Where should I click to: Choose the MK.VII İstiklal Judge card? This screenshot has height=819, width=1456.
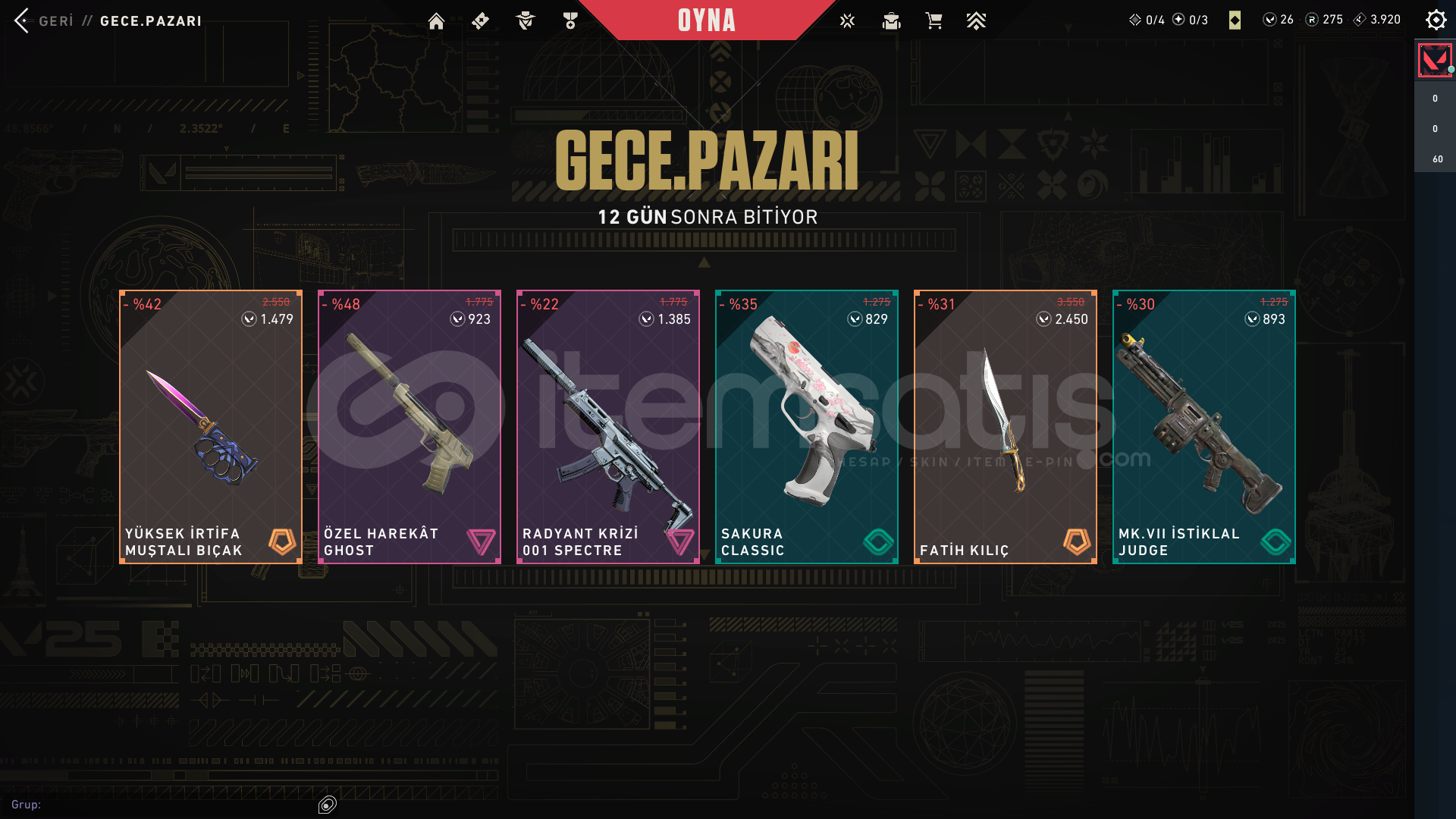(x=1204, y=427)
